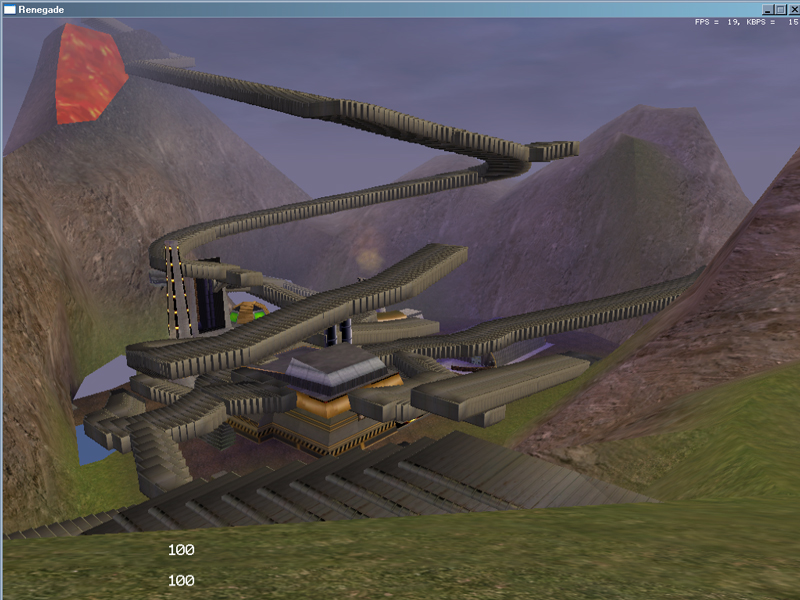Close the Renegade window
The width and height of the screenshot is (800, 600).
point(793,9)
